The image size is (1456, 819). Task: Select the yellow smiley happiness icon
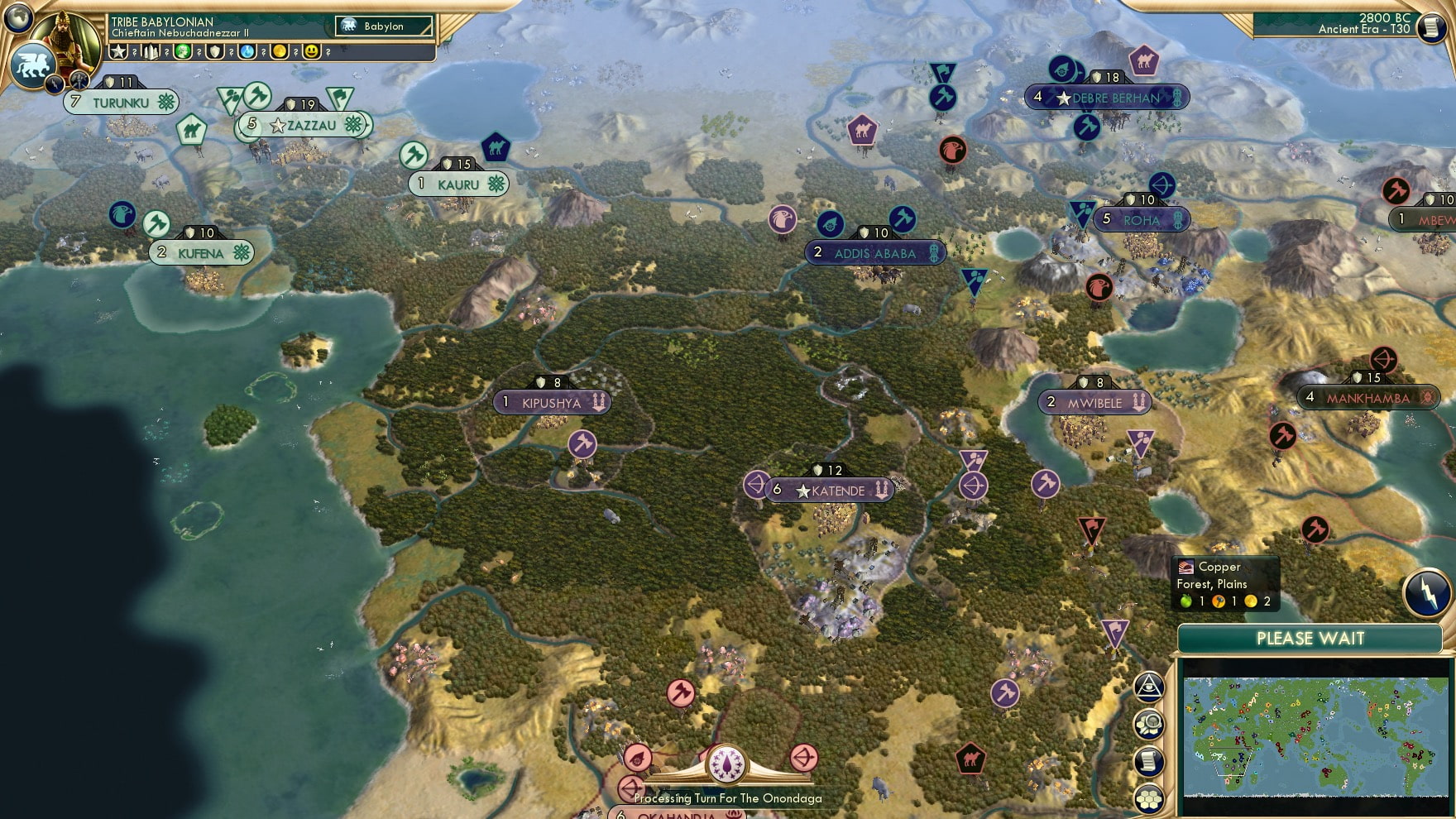(312, 52)
